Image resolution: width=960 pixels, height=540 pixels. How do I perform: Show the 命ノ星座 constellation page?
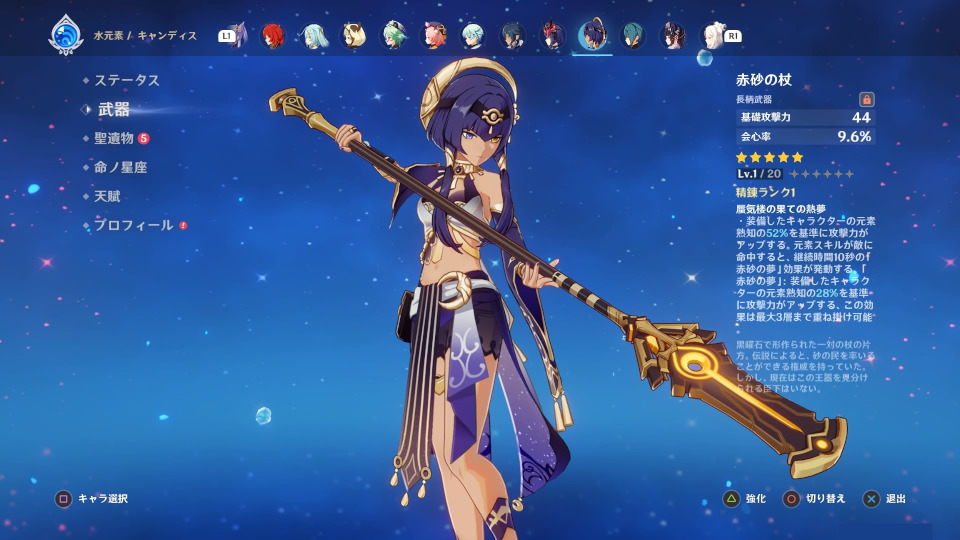point(120,167)
